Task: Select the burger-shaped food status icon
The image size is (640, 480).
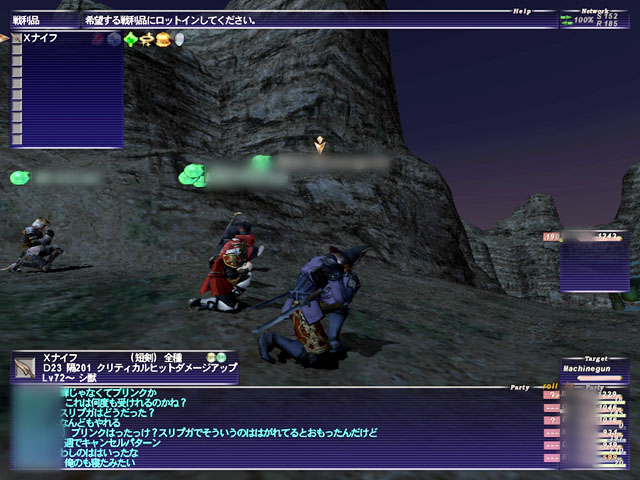Action: coord(163,39)
